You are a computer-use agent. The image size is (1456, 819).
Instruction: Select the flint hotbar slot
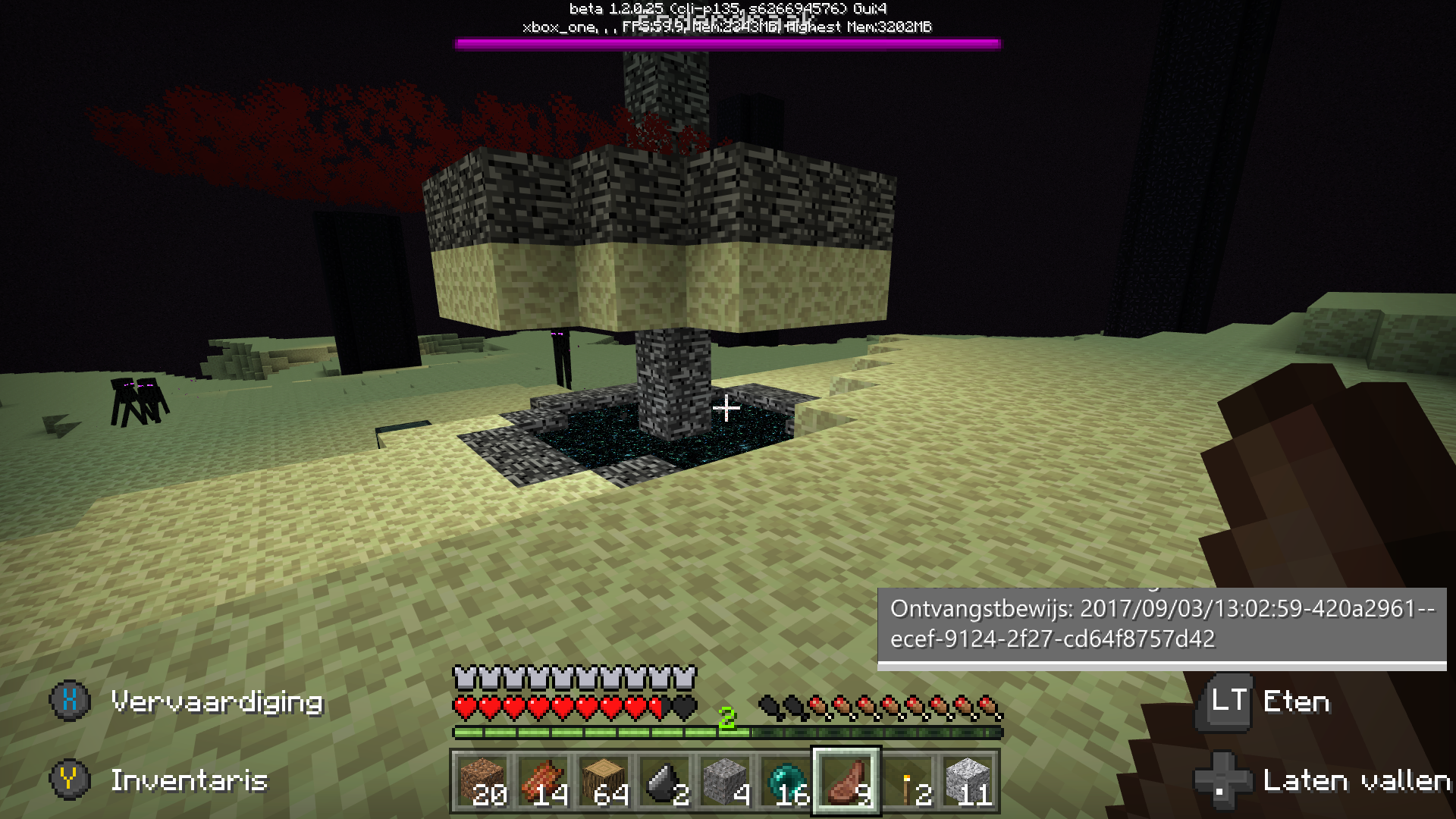[665, 781]
